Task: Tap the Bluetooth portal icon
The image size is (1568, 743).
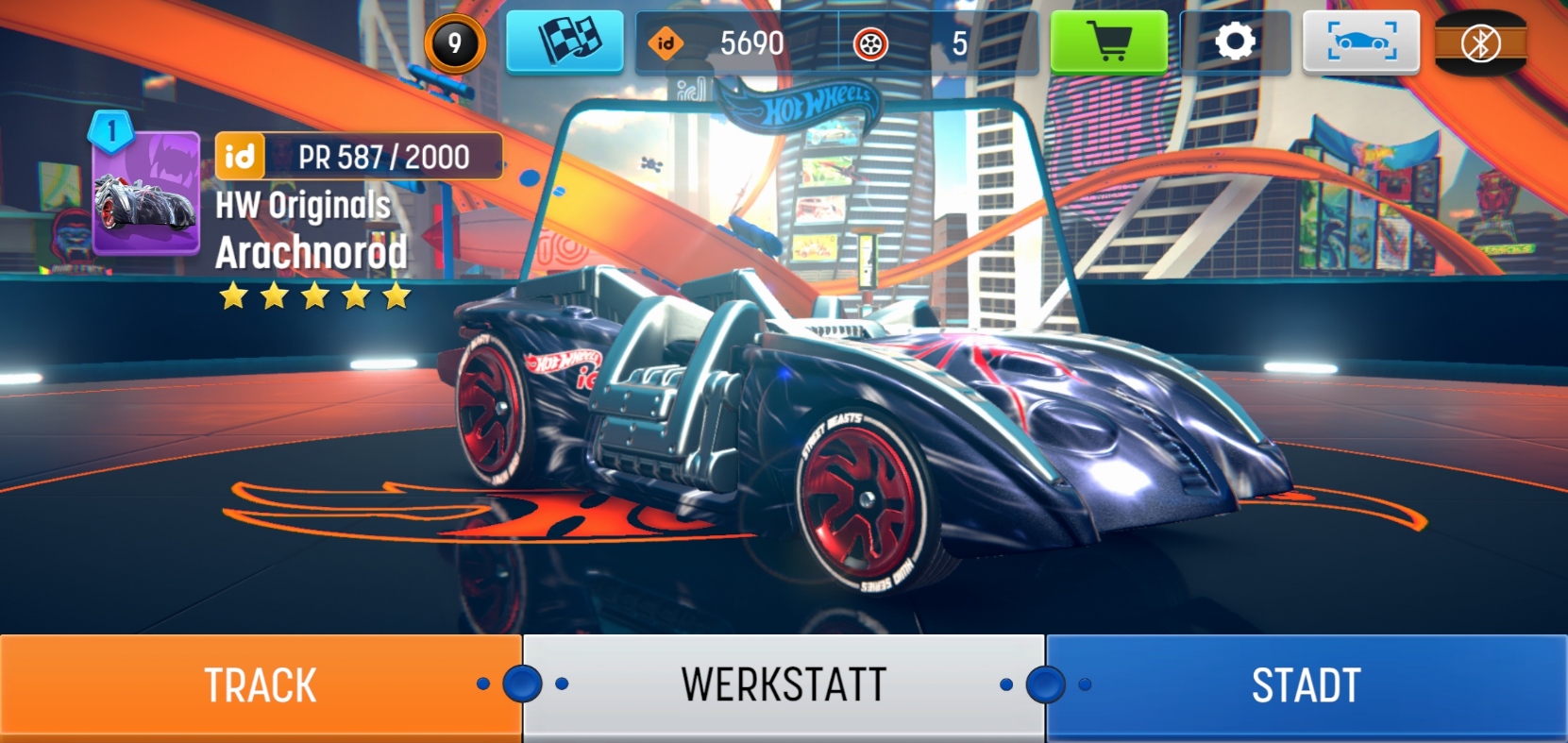Action: tap(1479, 42)
